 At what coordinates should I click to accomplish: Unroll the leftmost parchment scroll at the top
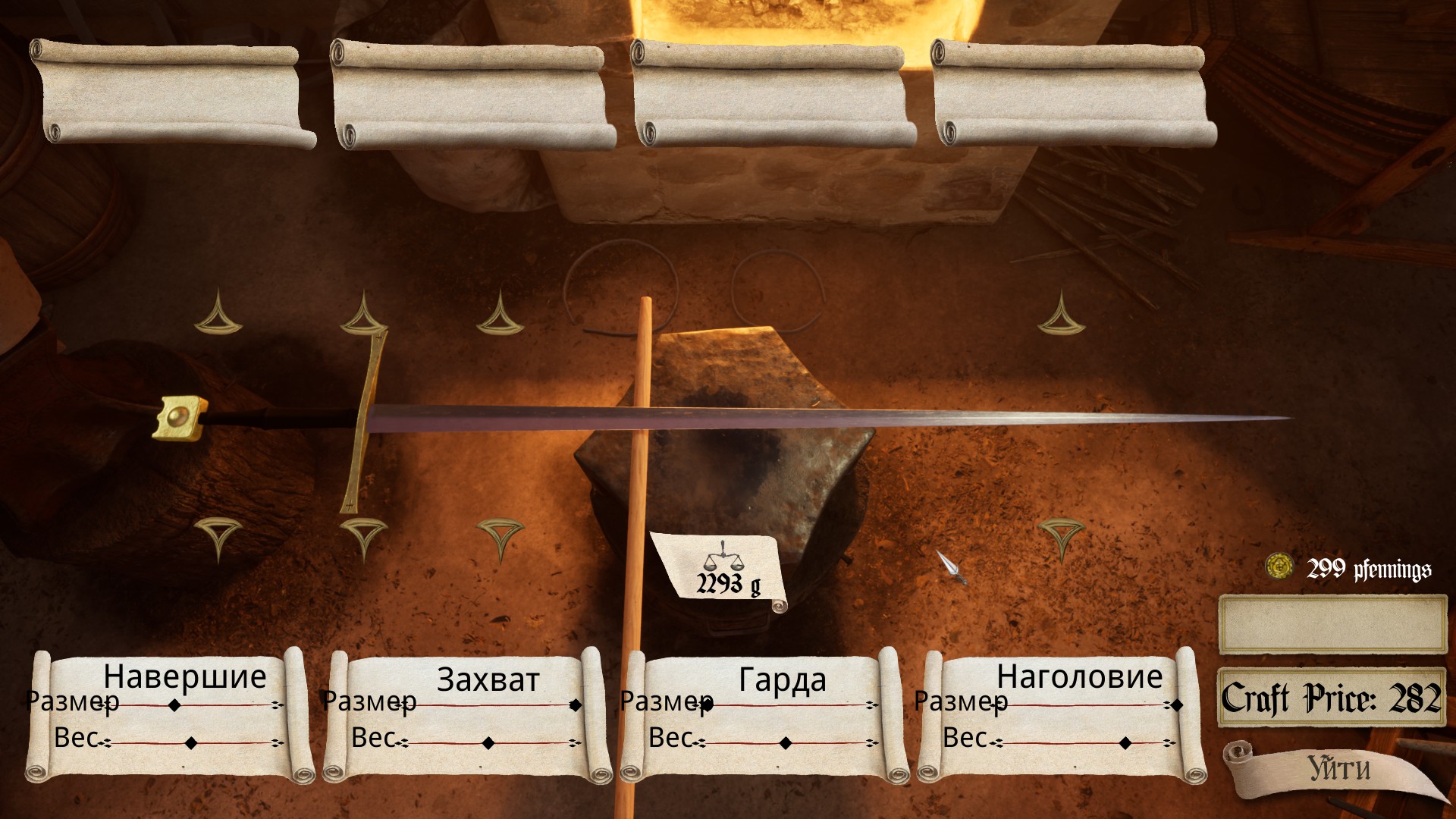pyautogui.click(x=171, y=91)
